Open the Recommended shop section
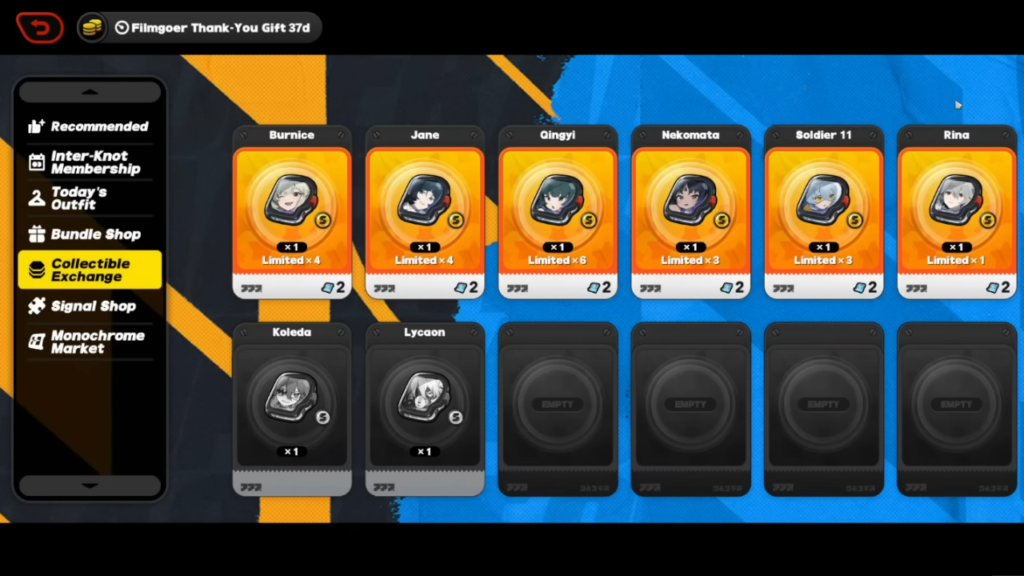Viewport: 1024px width, 576px height. [x=89, y=127]
